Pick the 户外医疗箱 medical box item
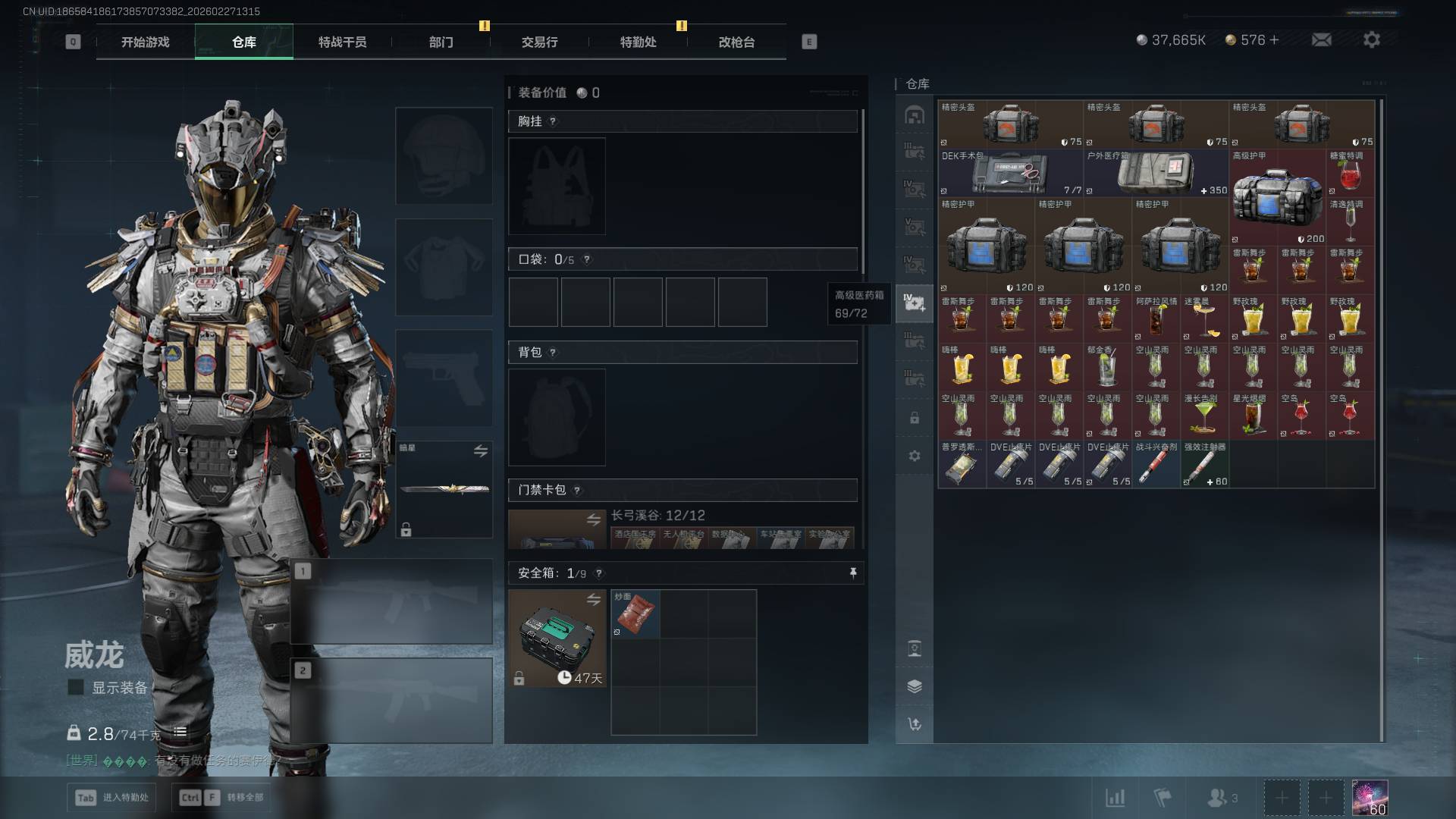This screenshot has width=1456, height=819. coord(1156,173)
